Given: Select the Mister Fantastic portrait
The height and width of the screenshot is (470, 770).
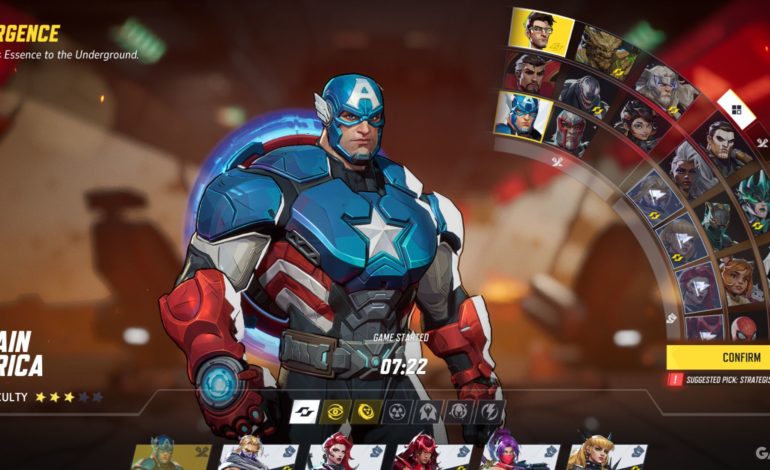Looking at the screenshot, I should [x=540, y=31].
